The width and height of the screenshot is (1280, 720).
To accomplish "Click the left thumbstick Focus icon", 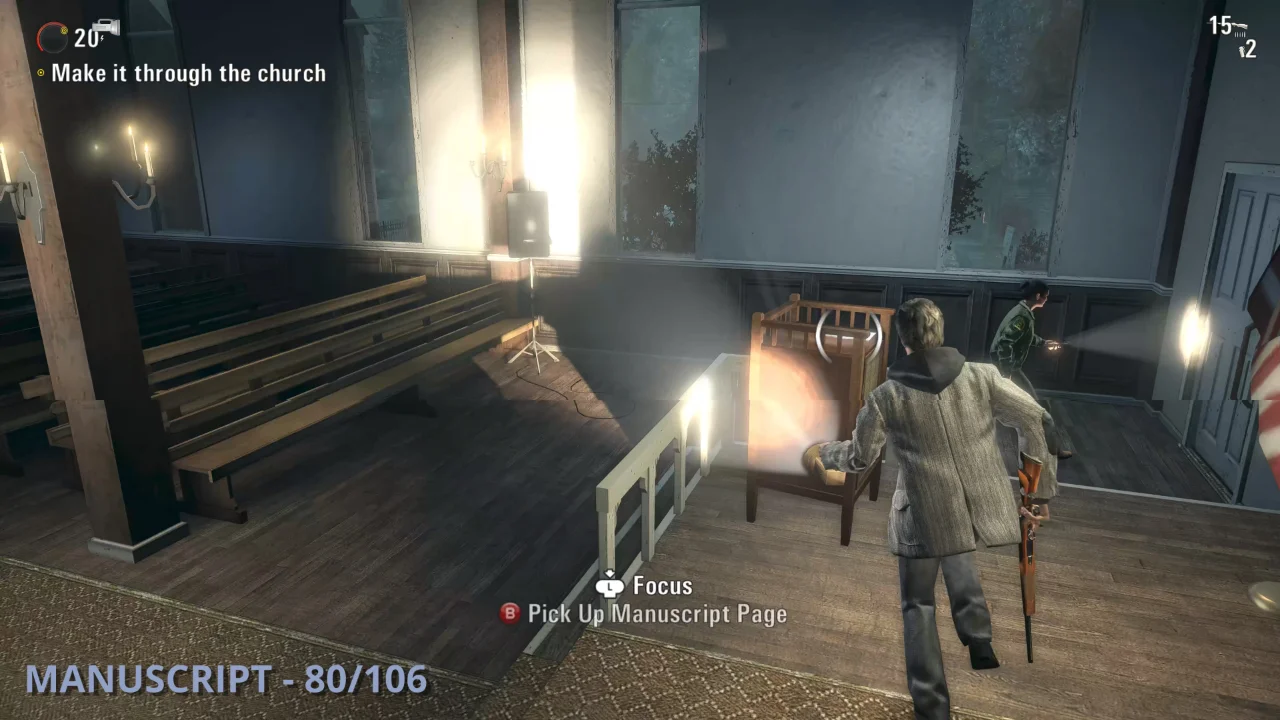I will click(x=610, y=587).
